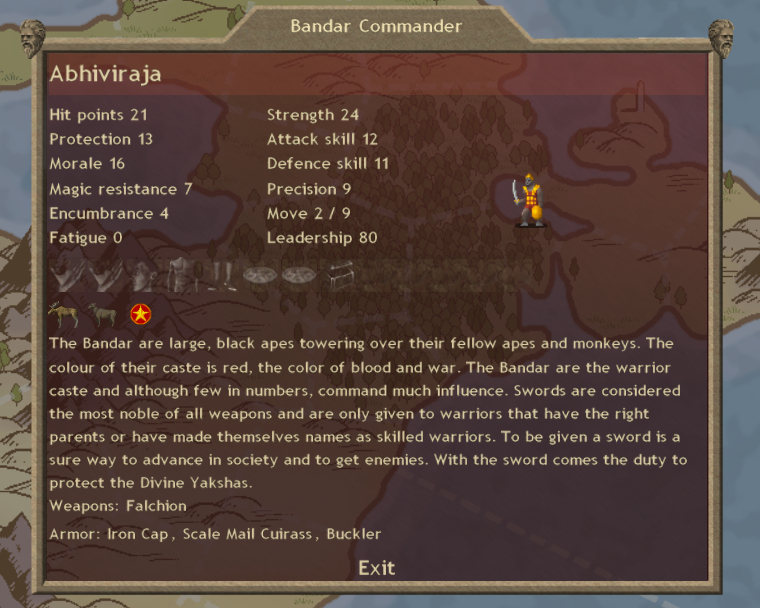760x608 pixels.
Task: Exit the Bandar Commander info window
Action: point(376,568)
